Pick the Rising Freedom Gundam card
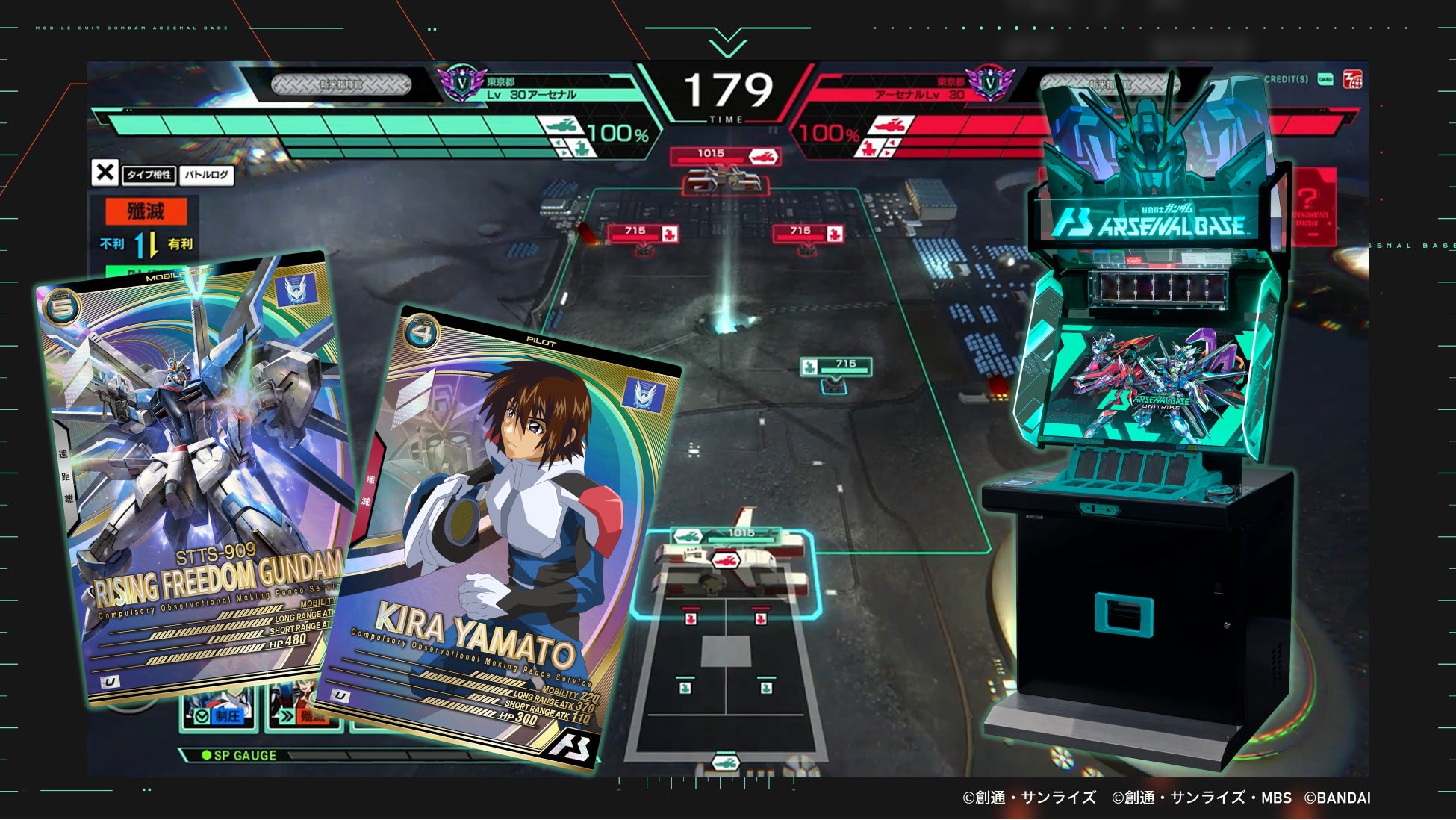Viewport: 1456px width, 820px height. (x=194, y=478)
